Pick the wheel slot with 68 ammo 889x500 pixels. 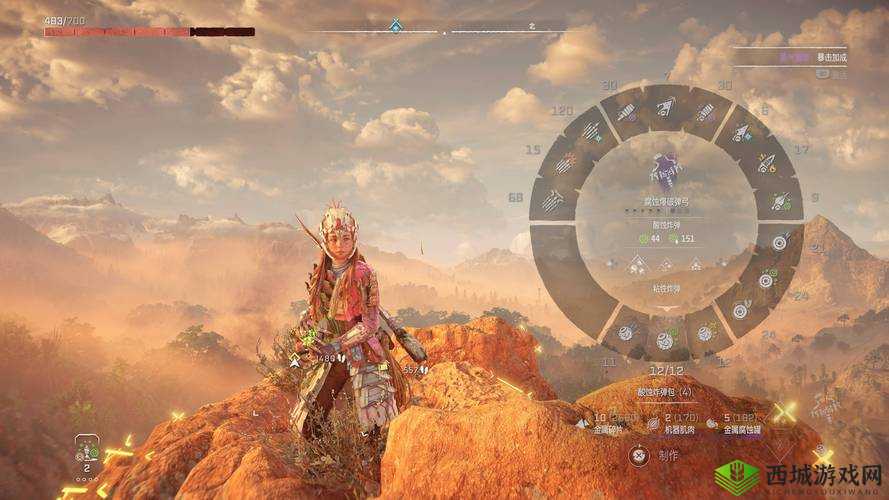coord(552,200)
